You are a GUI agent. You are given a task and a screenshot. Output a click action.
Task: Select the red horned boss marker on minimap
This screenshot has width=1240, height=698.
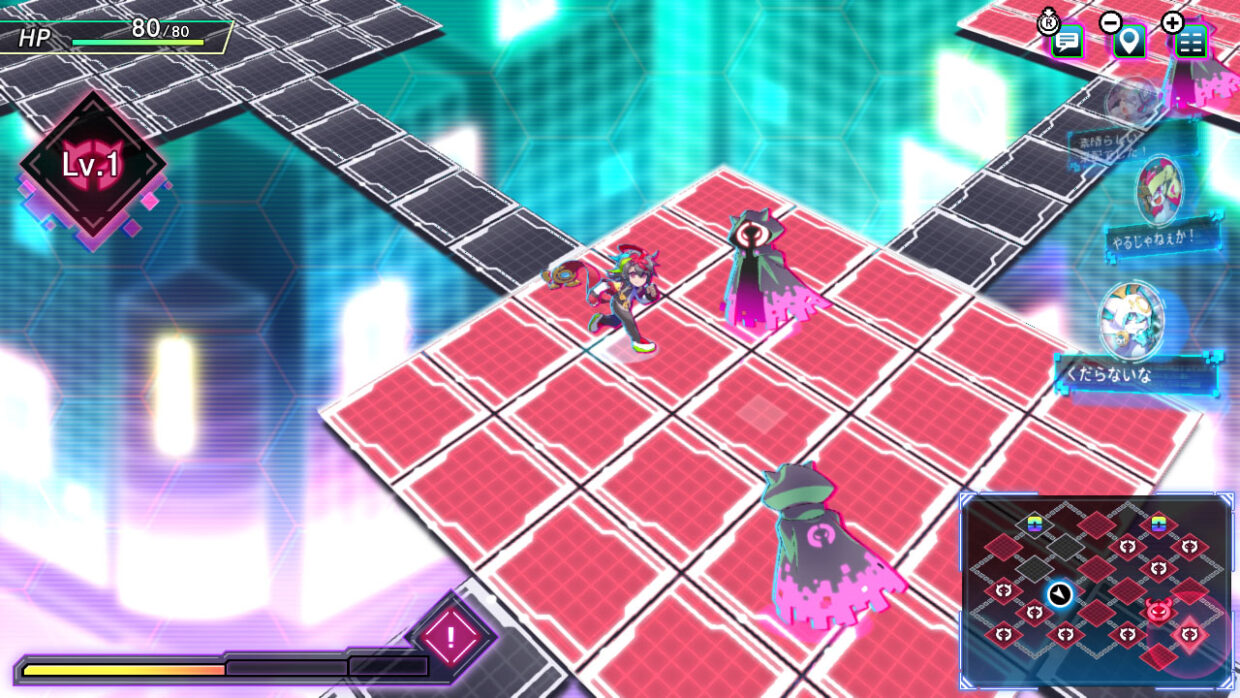pyautogui.click(x=1159, y=609)
